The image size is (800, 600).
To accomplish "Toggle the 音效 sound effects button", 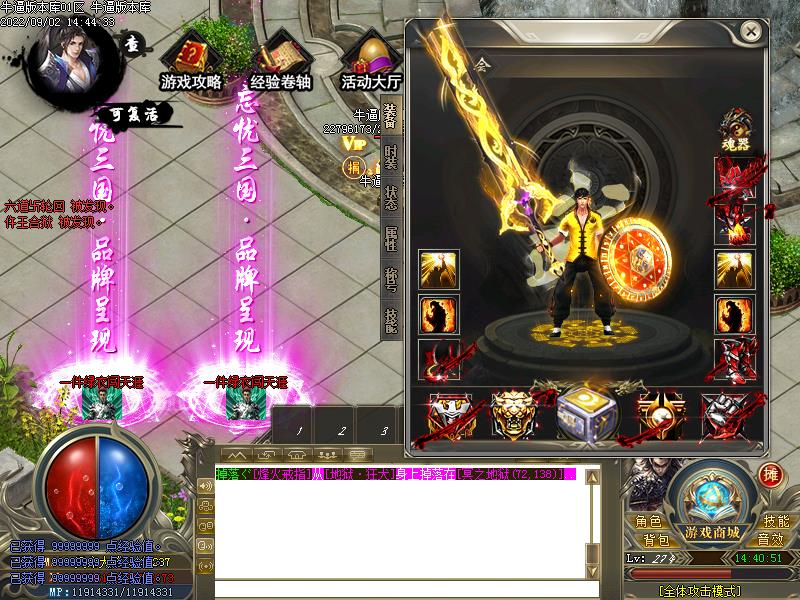I will (x=770, y=540).
